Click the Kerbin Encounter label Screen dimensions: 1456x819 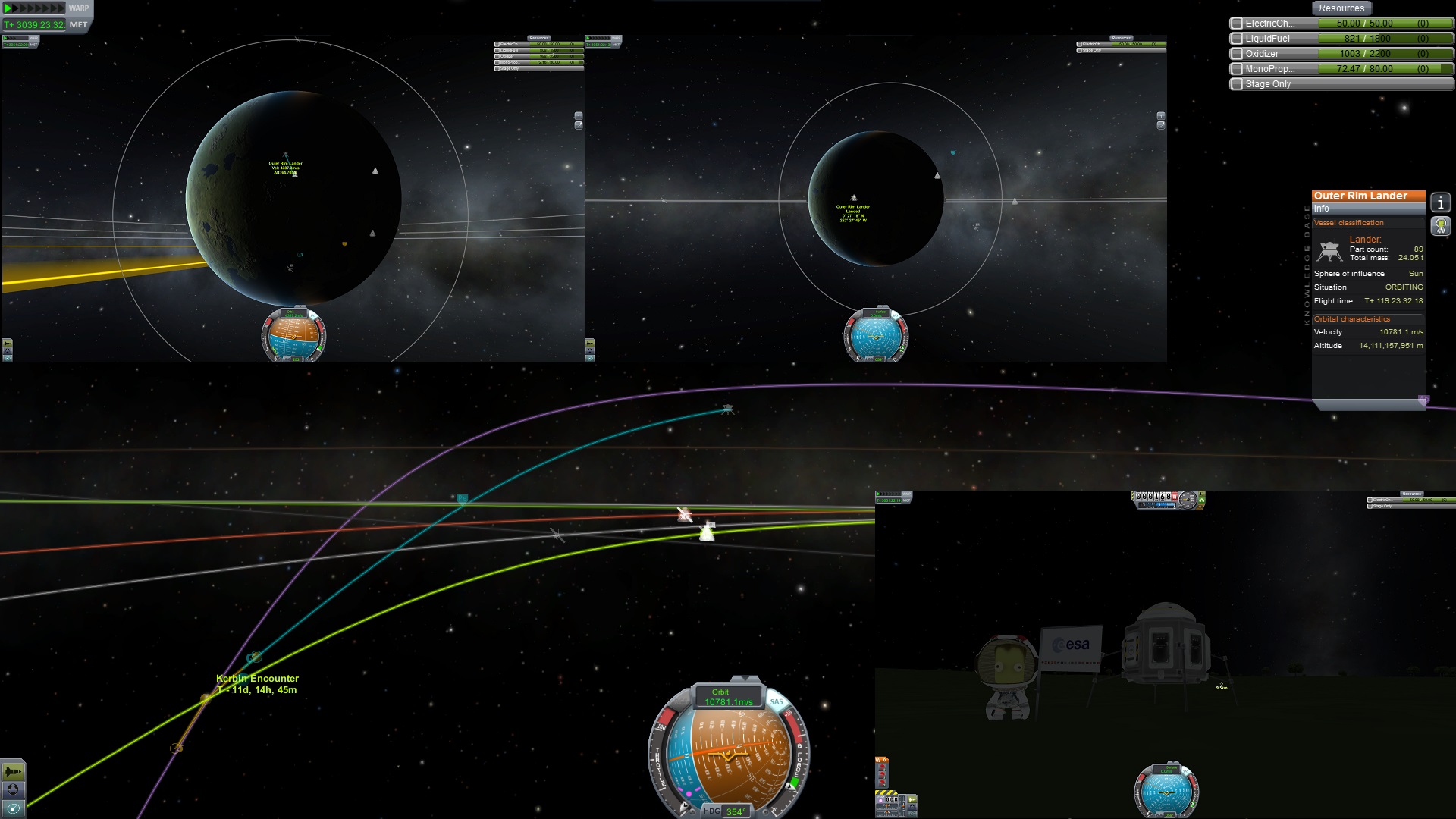[257, 679]
